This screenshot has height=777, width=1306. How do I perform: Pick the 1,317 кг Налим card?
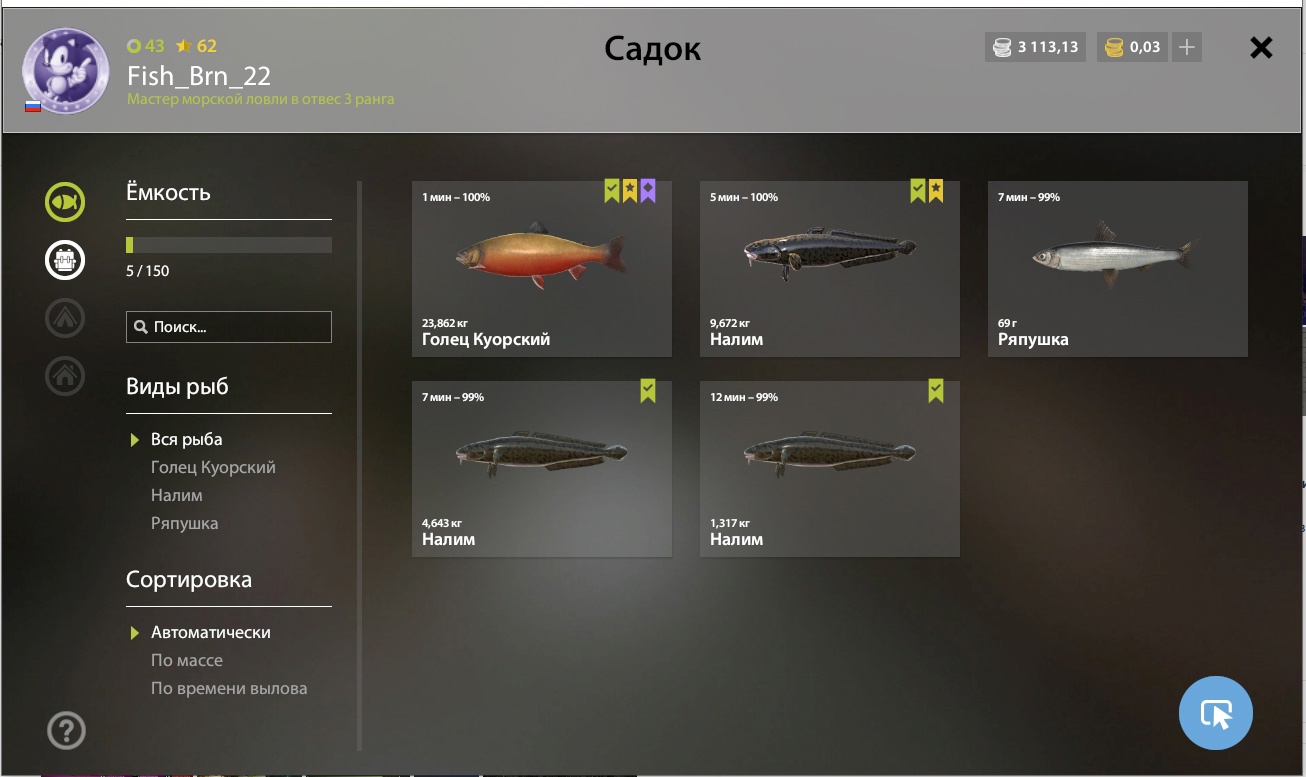pyautogui.click(x=829, y=468)
